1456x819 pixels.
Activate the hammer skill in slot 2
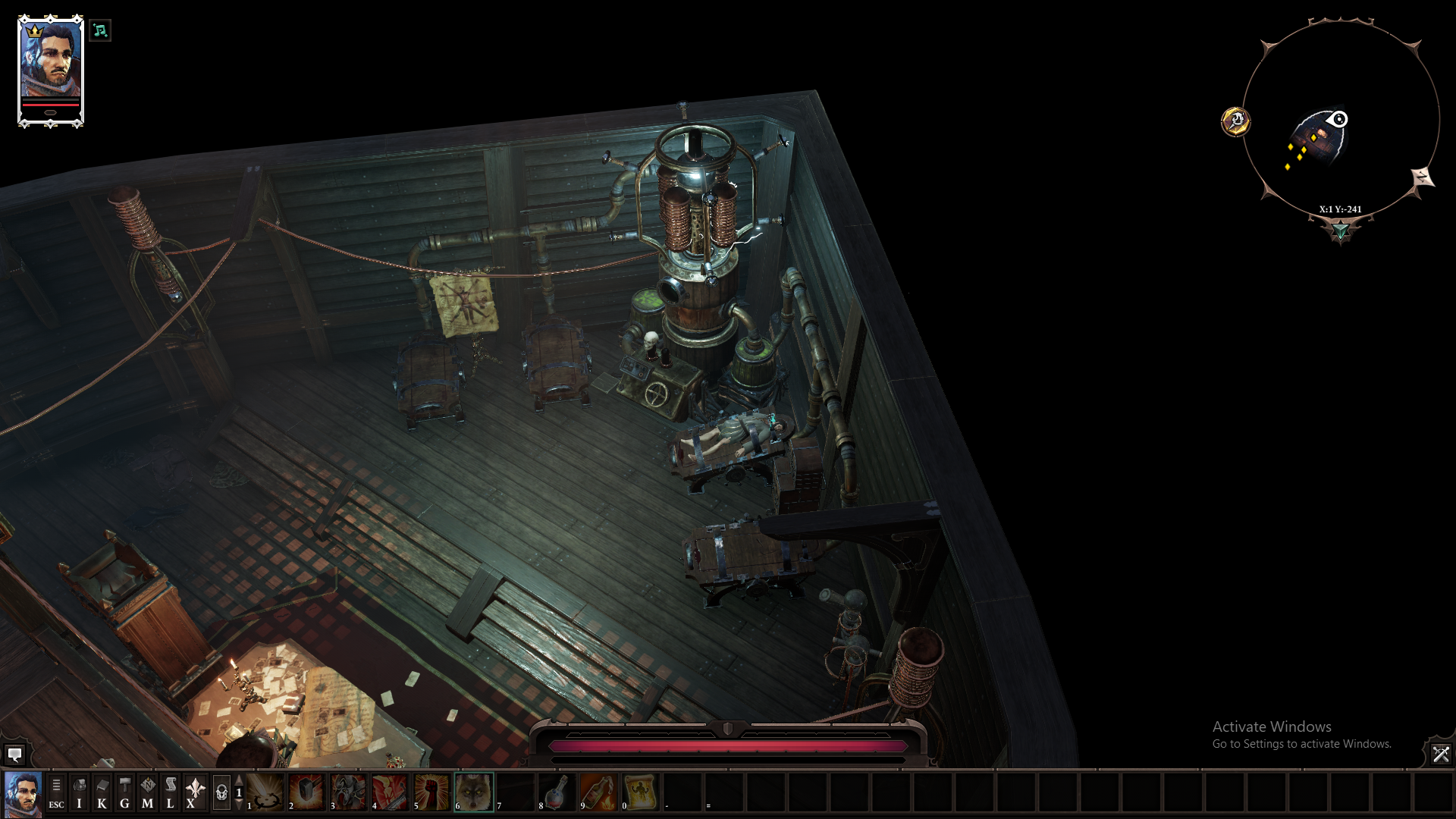tap(306, 792)
